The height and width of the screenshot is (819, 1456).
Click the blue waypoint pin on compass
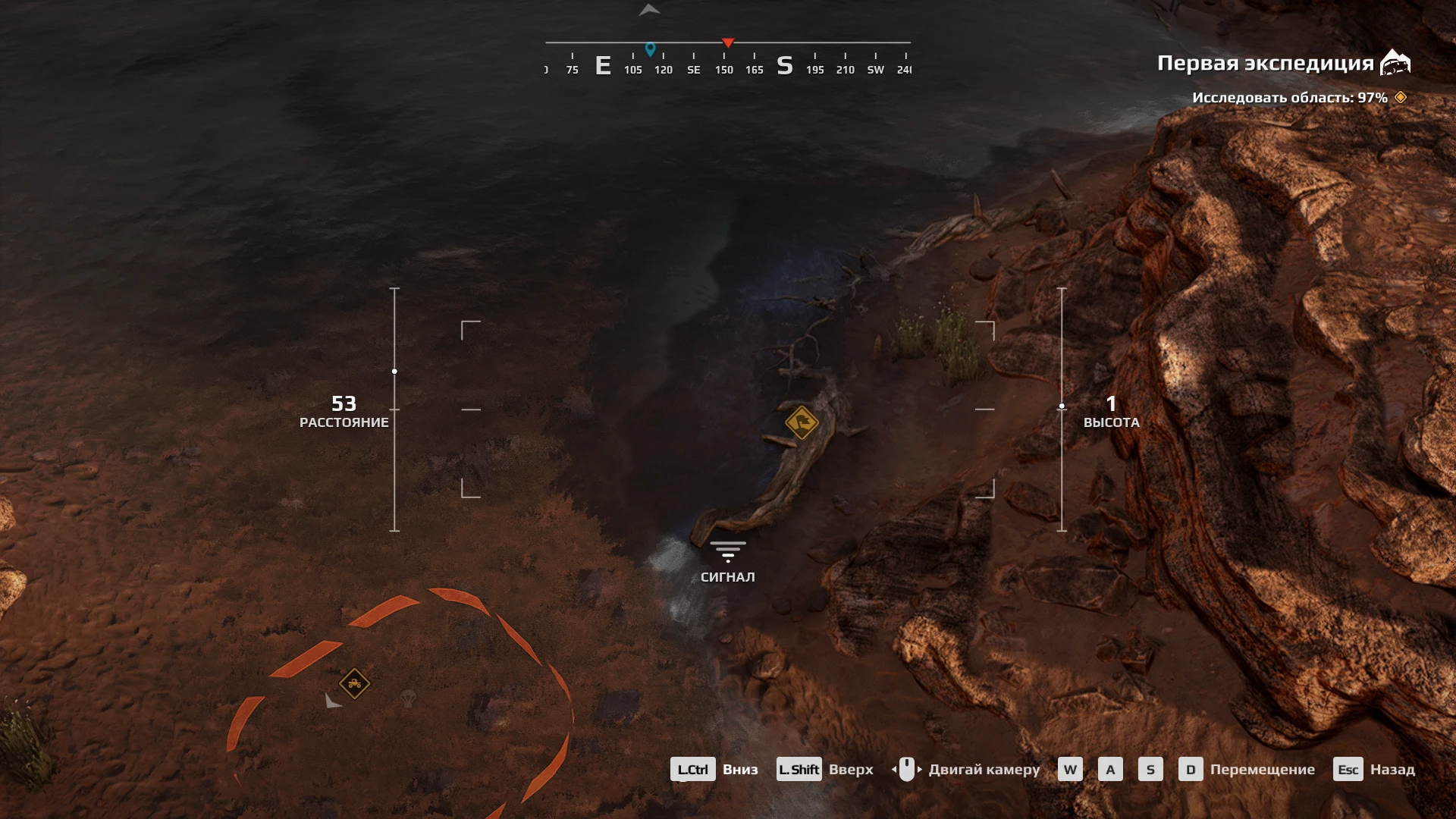[650, 49]
